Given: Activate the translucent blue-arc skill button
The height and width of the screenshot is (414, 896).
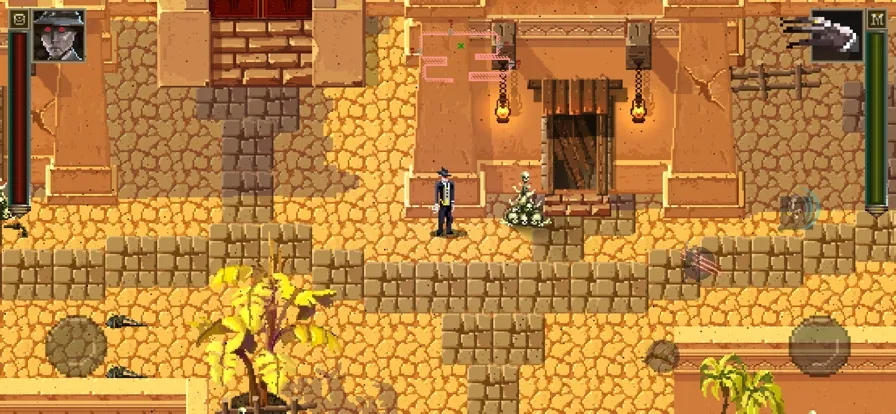Looking at the screenshot, I should 798,211.
